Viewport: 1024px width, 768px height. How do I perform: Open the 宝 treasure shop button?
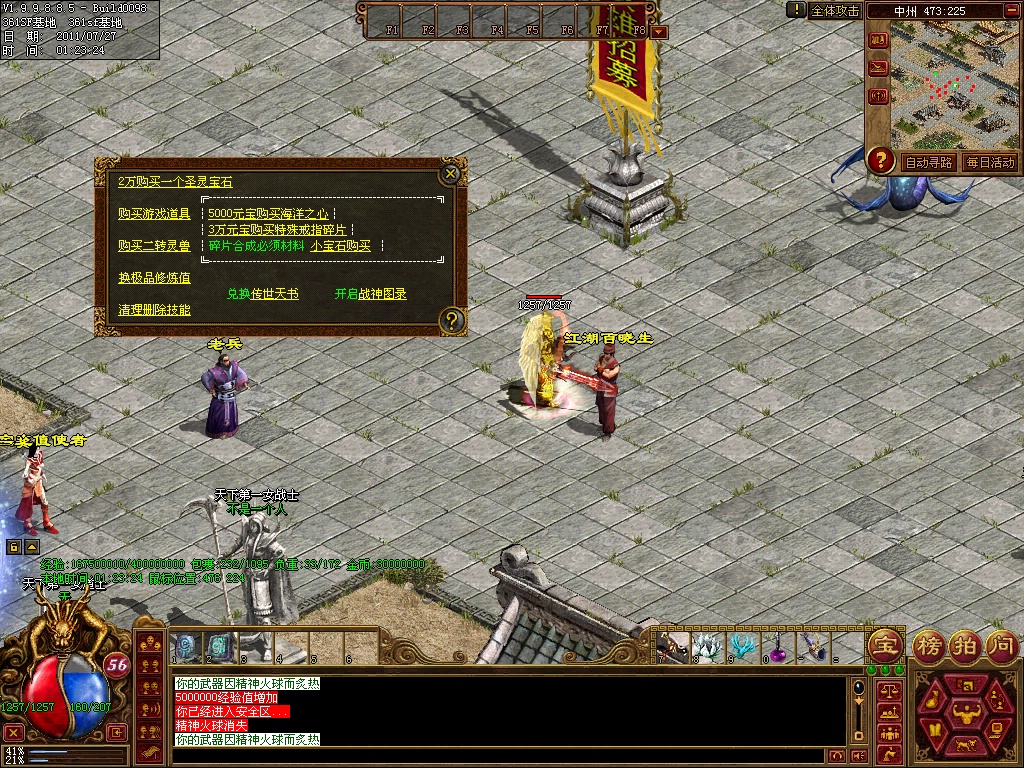[884, 643]
